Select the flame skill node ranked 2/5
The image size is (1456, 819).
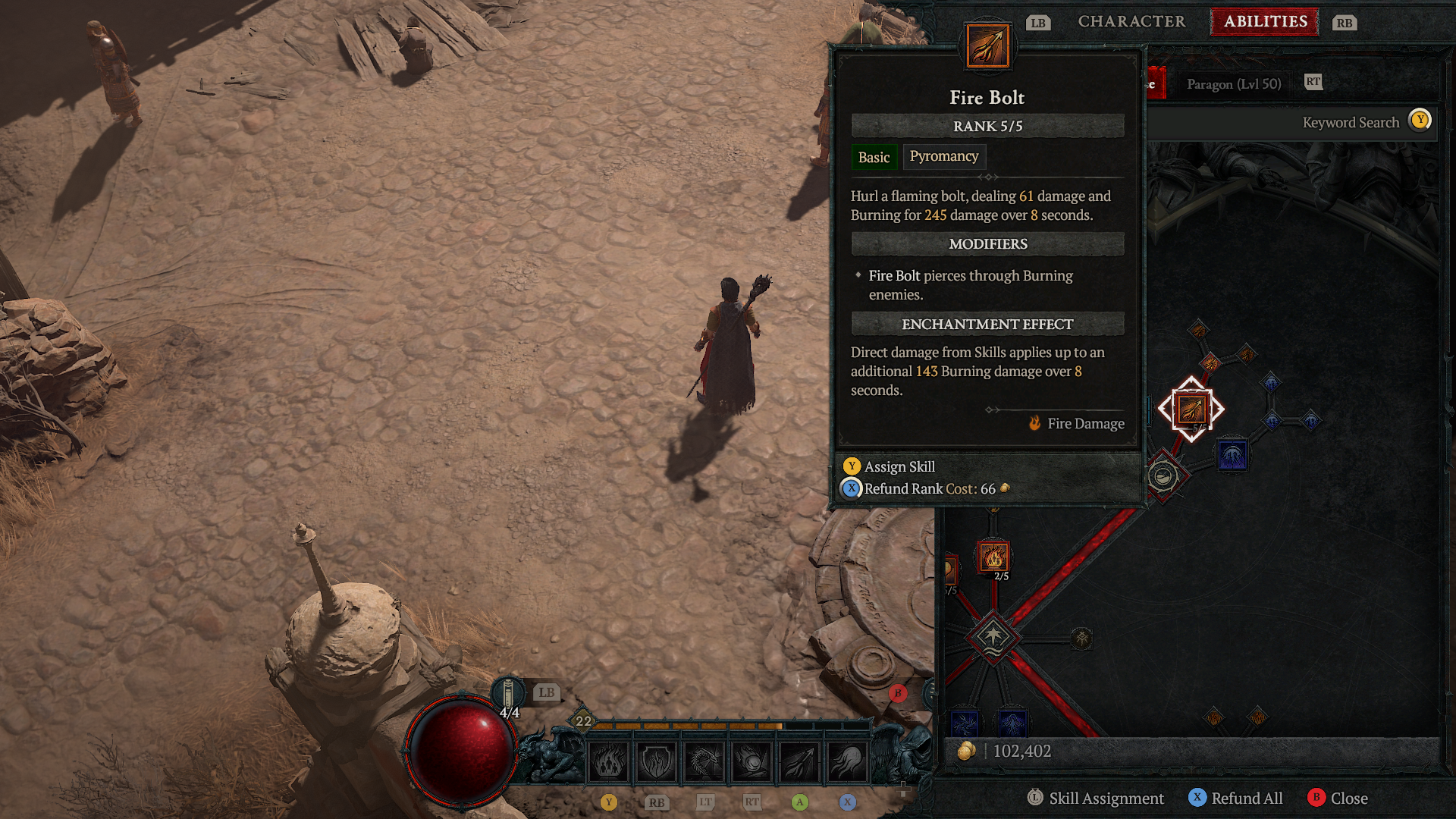[993, 557]
